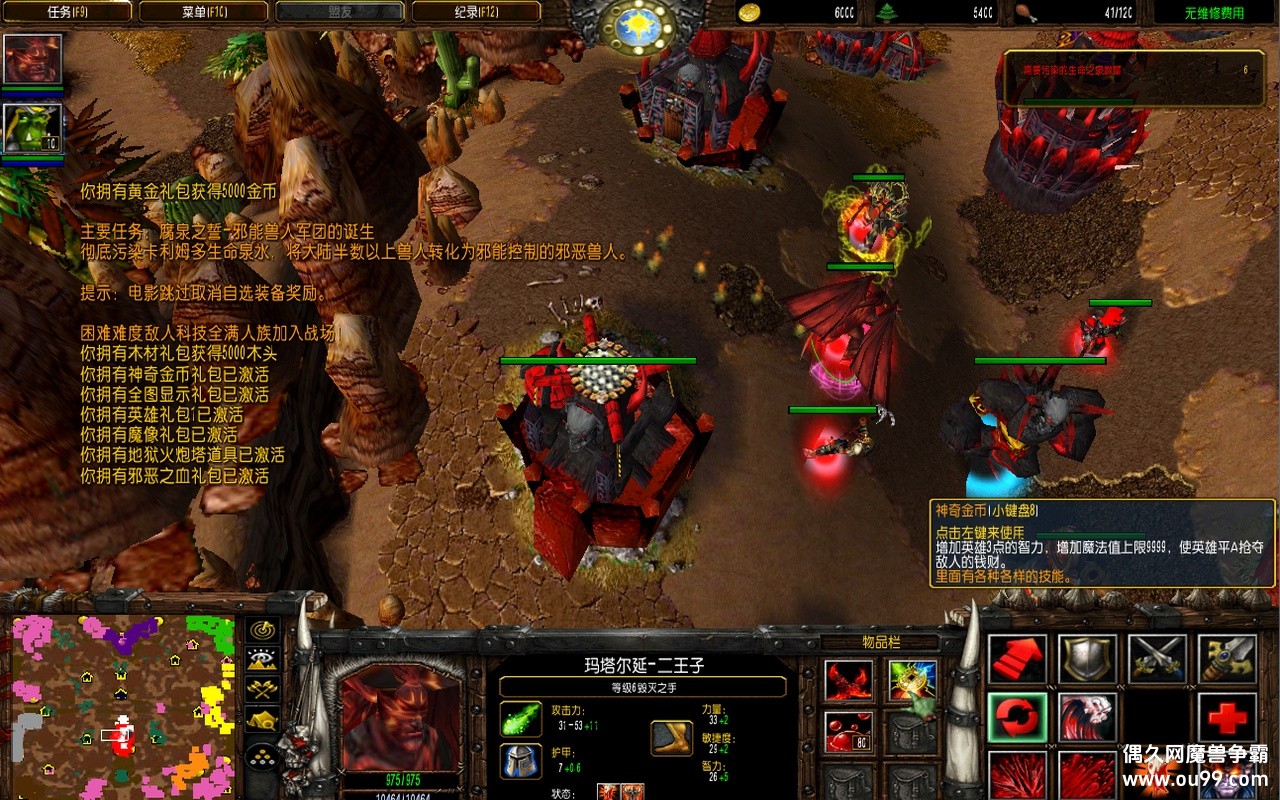The height and width of the screenshot is (800, 1280).
Task: Open the 纪录 (F12) log
Action: (476, 12)
